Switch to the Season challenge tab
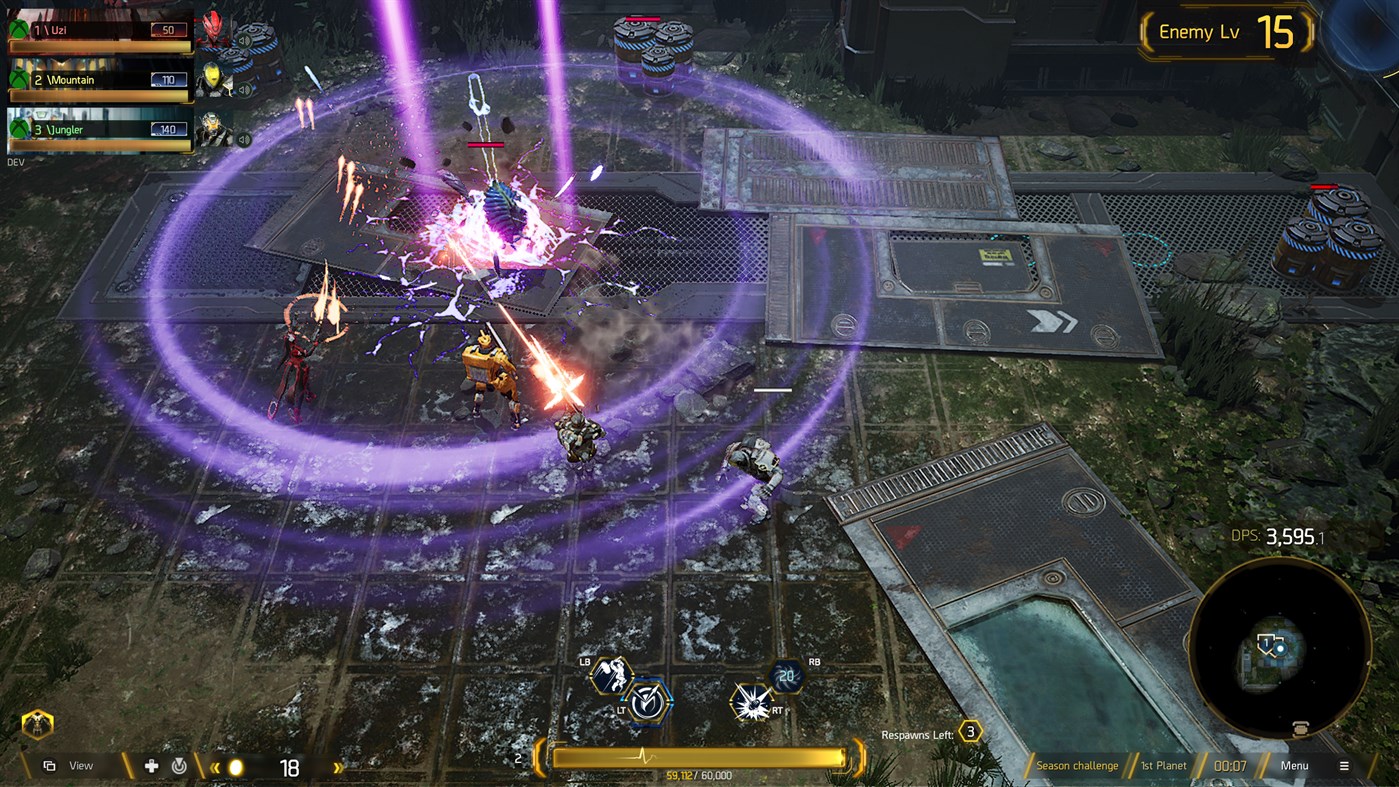The width and height of the screenshot is (1399, 787). [1077, 765]
